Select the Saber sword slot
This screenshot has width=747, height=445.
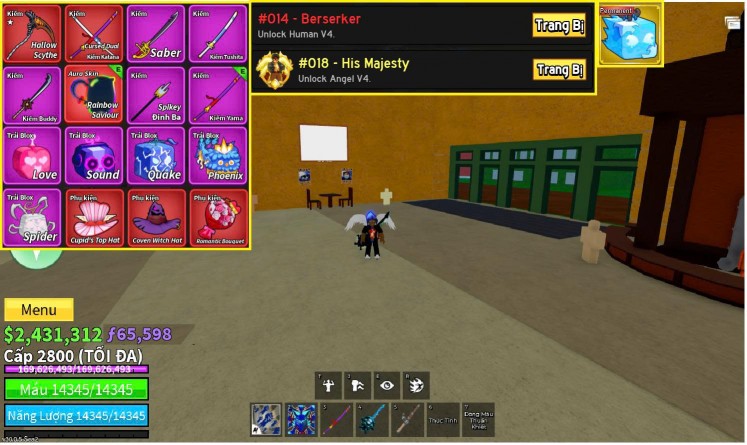coord(155,35)
